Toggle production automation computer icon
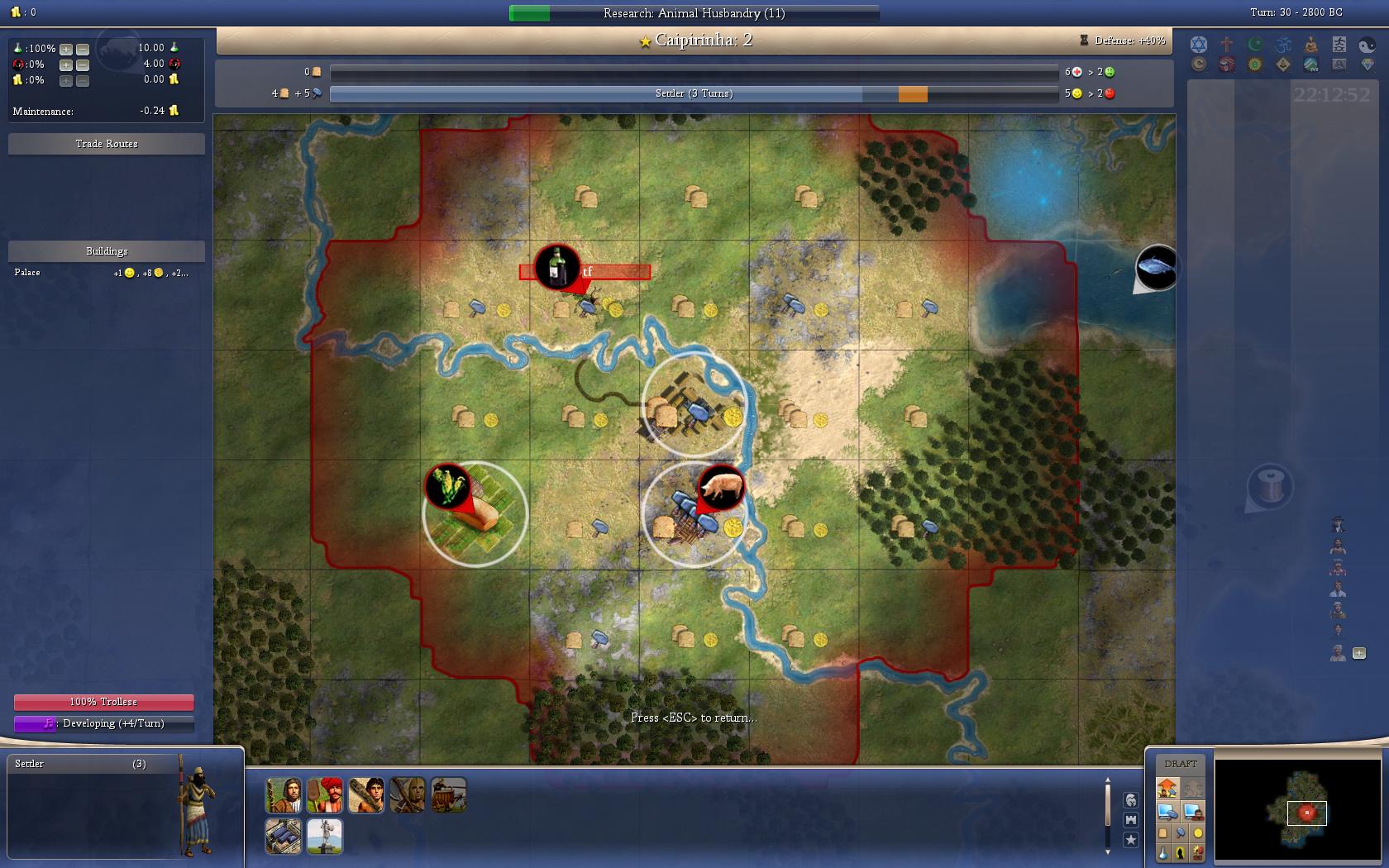The width and height of the screenshot is (1389, 868). point(1167,812)
